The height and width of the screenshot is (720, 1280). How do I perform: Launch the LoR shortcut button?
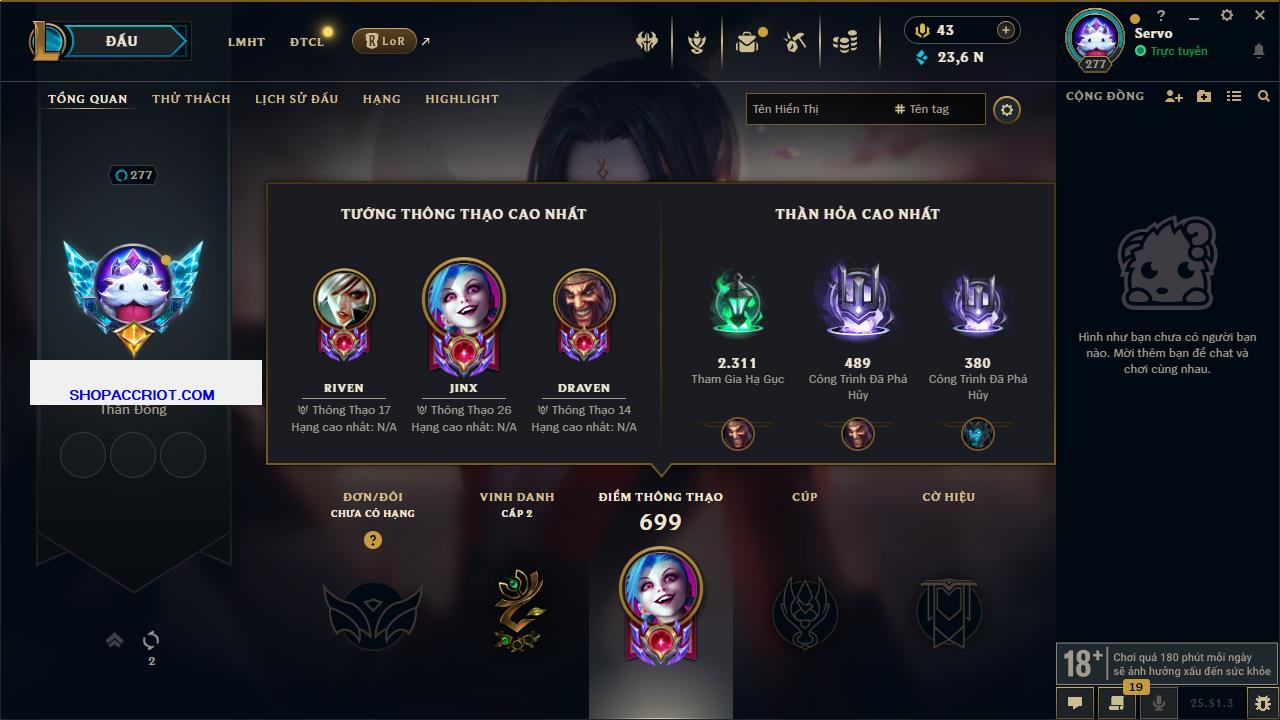tap(384, 41)
